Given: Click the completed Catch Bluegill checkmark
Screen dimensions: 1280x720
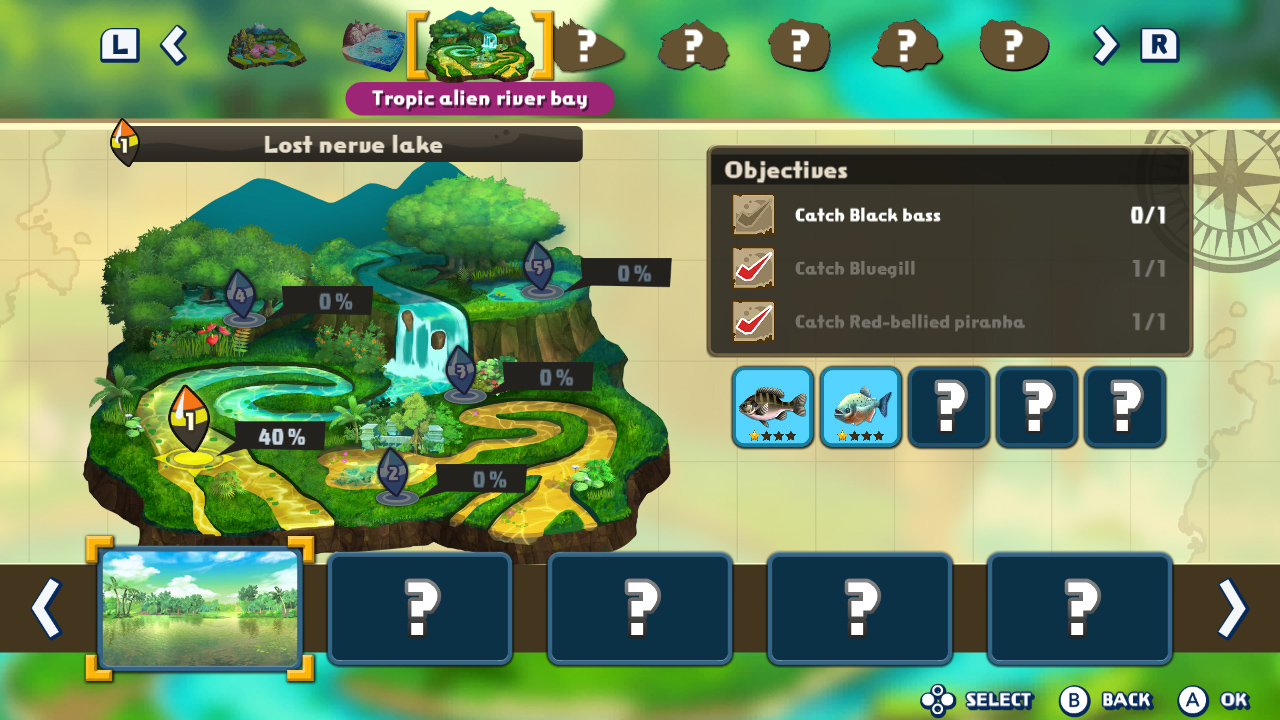Looking at the screenshot, I should click(753, 268).
